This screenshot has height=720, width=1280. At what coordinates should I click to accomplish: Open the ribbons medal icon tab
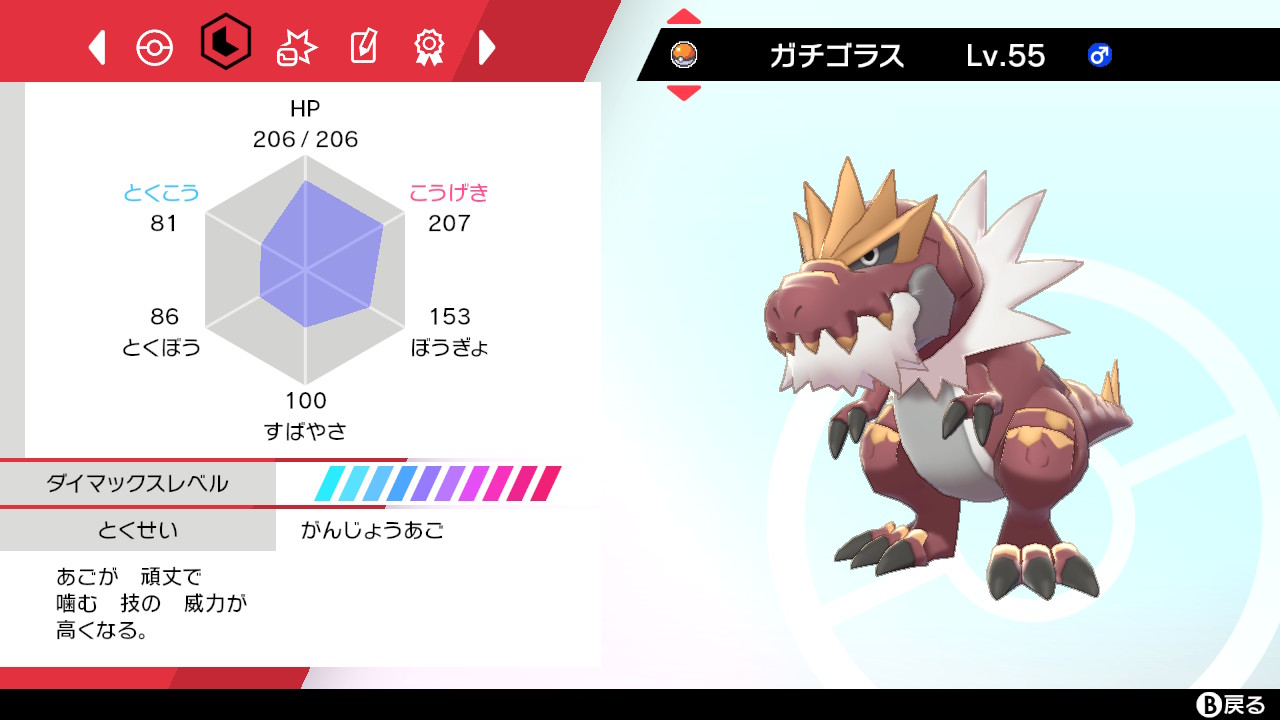(428, 45)
